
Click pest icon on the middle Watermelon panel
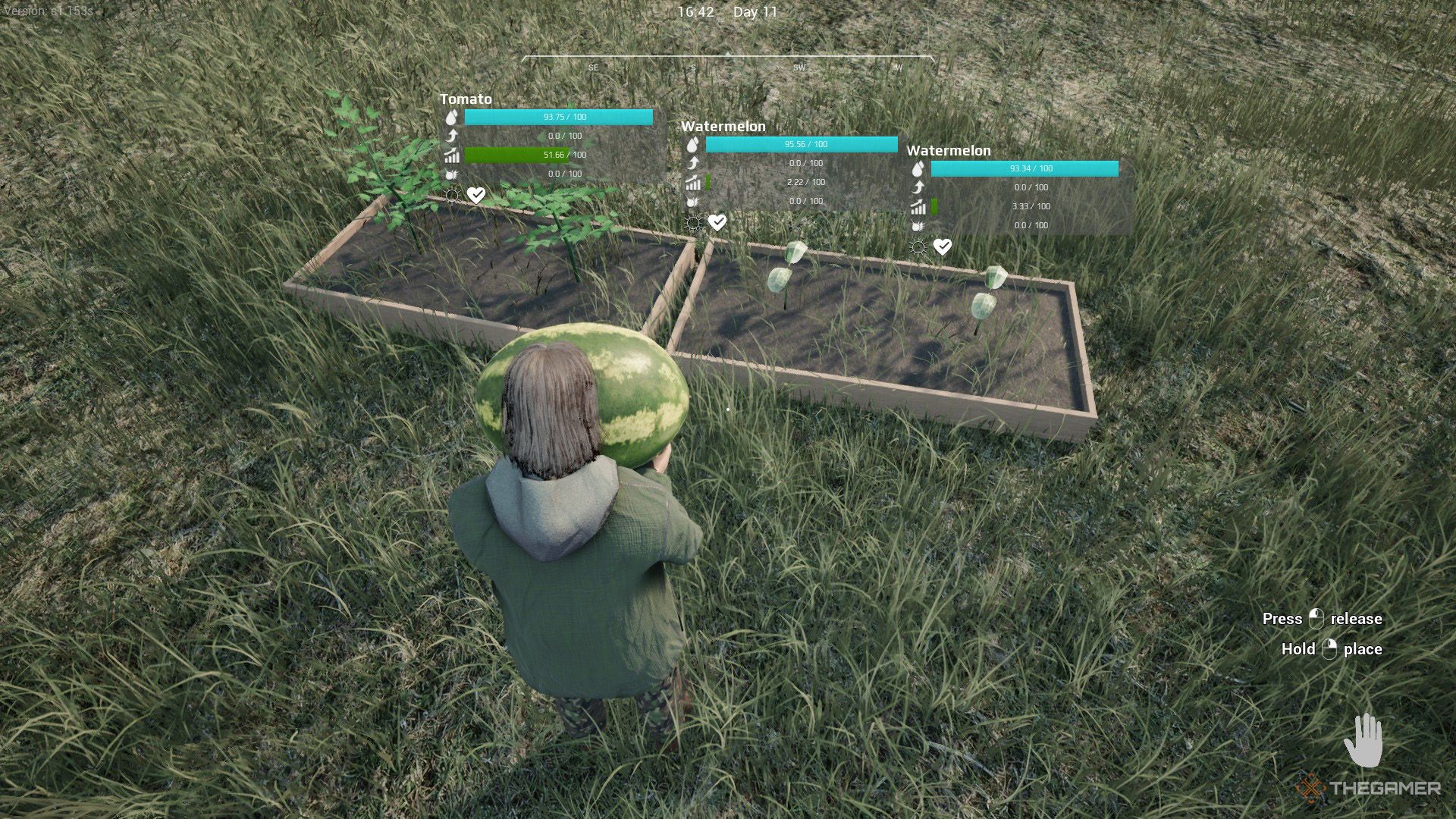692,202
